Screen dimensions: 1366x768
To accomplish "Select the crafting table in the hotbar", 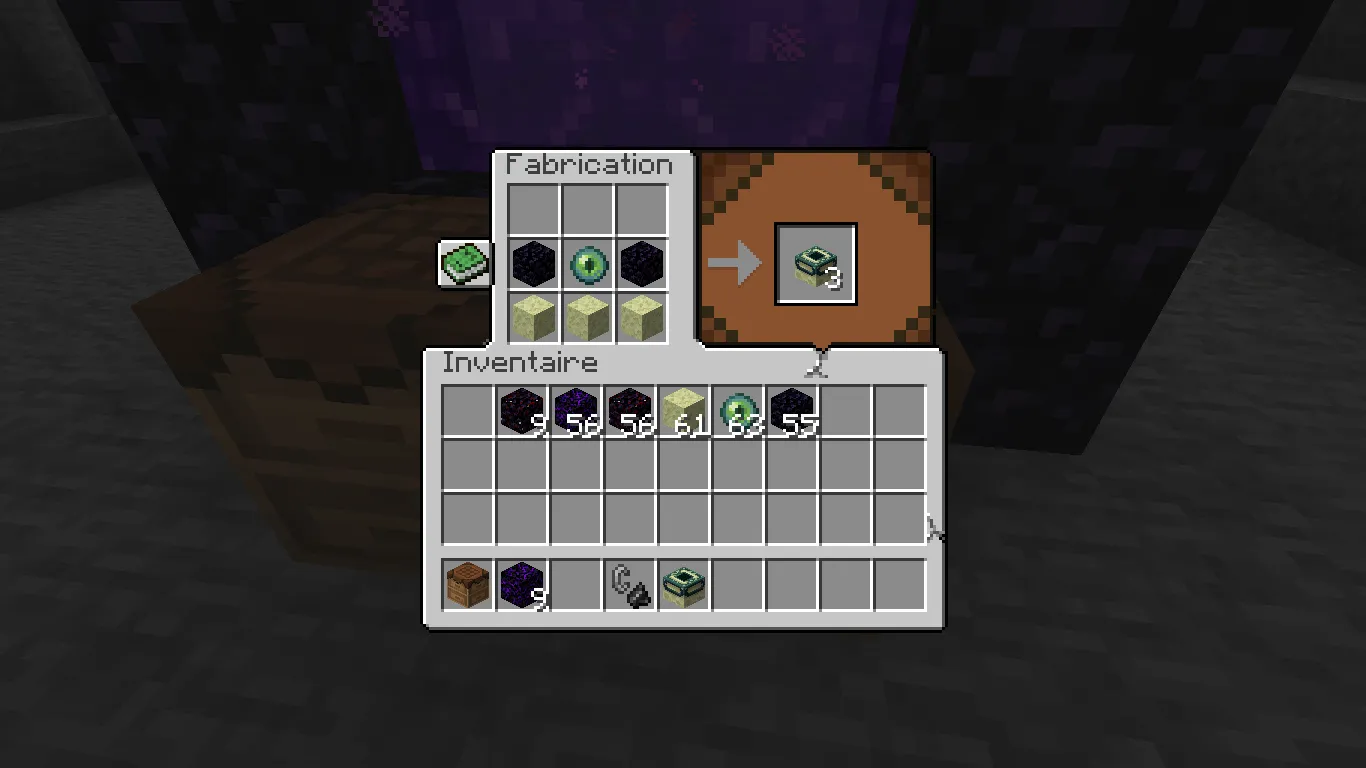I will click(x=466, y=585).
